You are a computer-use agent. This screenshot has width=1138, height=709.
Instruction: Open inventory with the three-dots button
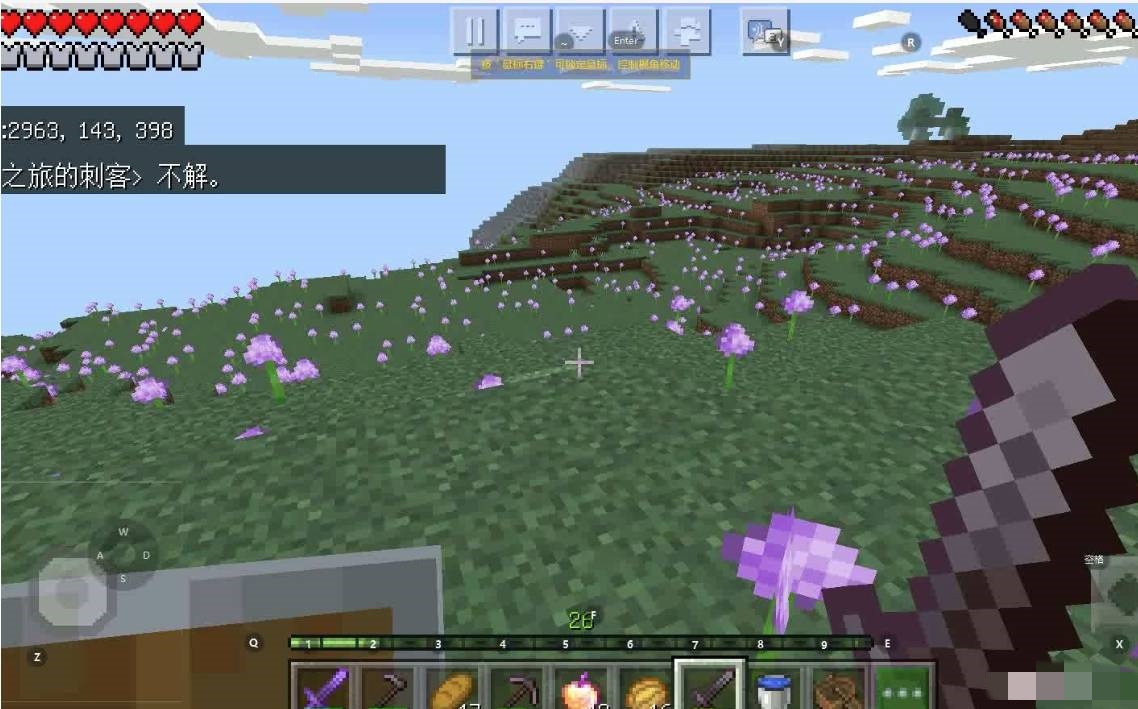coord(903,688)
